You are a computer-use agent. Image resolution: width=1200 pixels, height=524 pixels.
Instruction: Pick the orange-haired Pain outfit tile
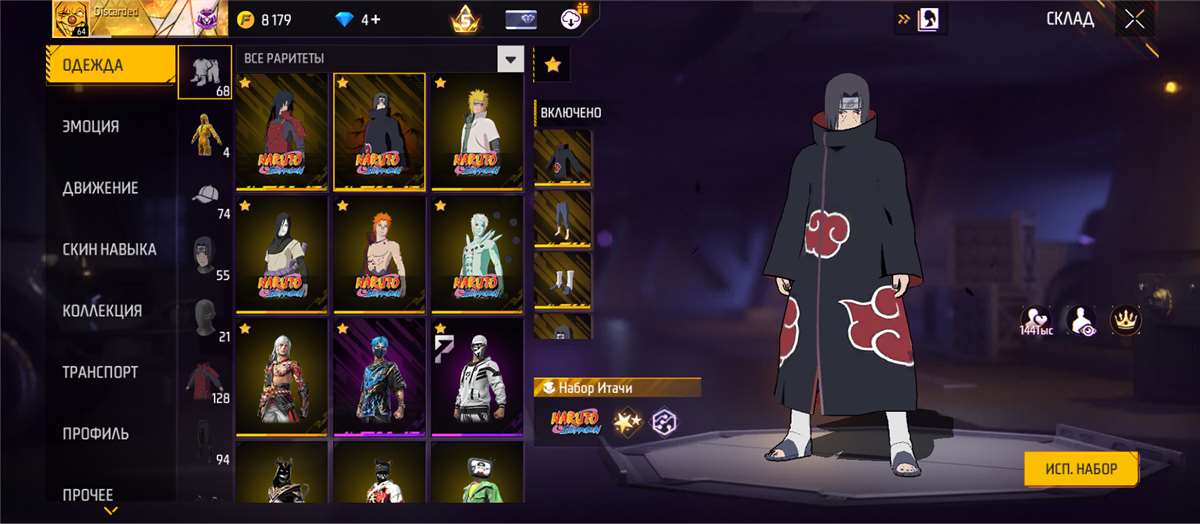[x=379, y=254]
